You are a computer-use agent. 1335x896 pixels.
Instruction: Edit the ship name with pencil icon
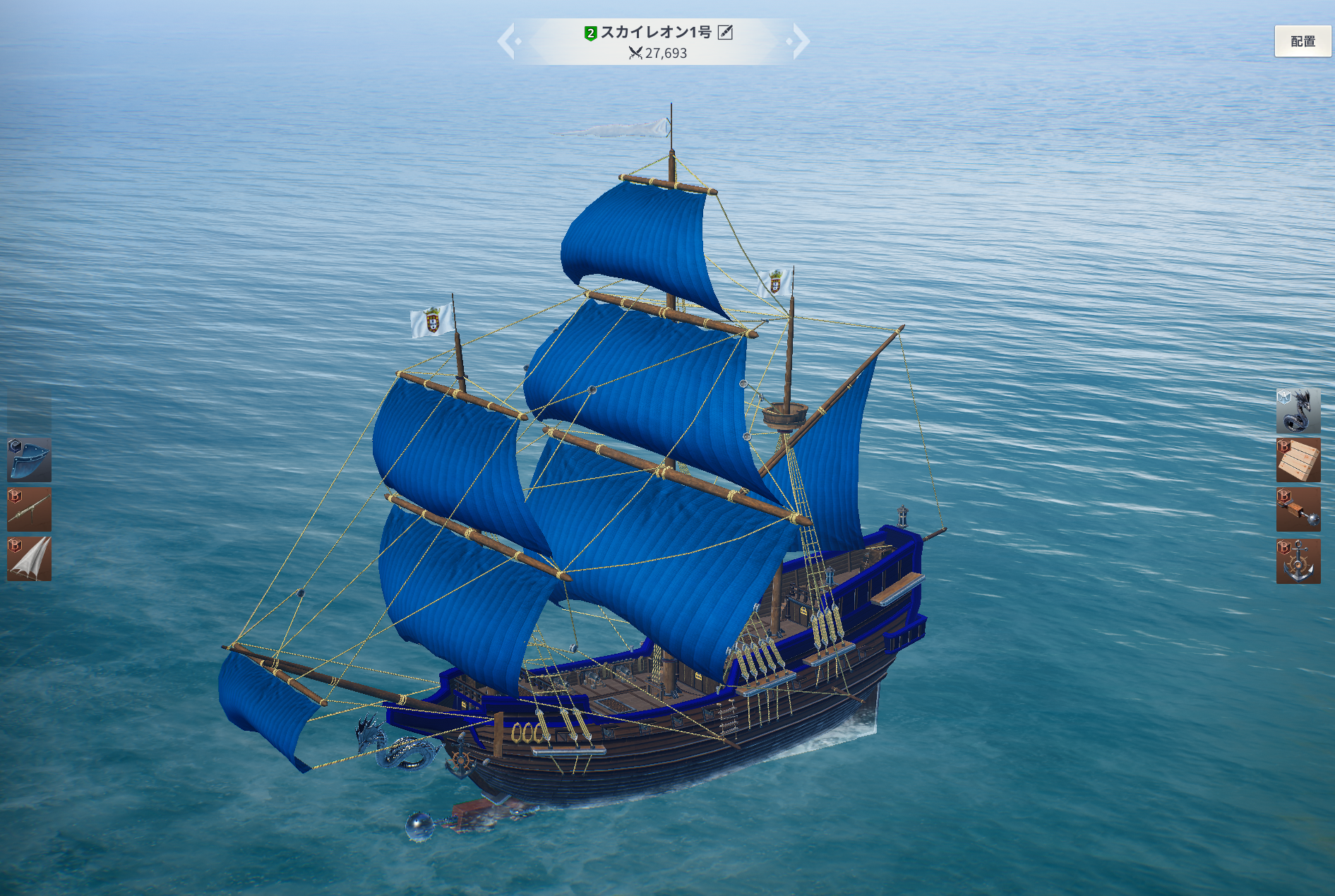pos(725,32)
